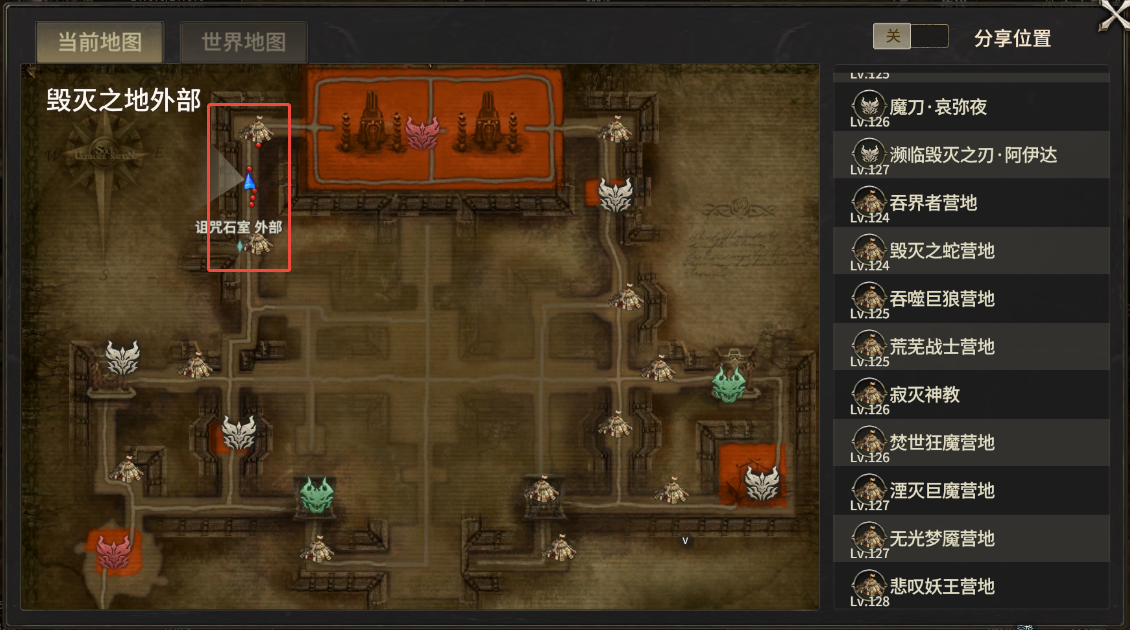Select 濒临毁灭之刃·阿伊达 boss entry
The width and height of the screenshot is (1130, 630).
click(x=972, y=155)
